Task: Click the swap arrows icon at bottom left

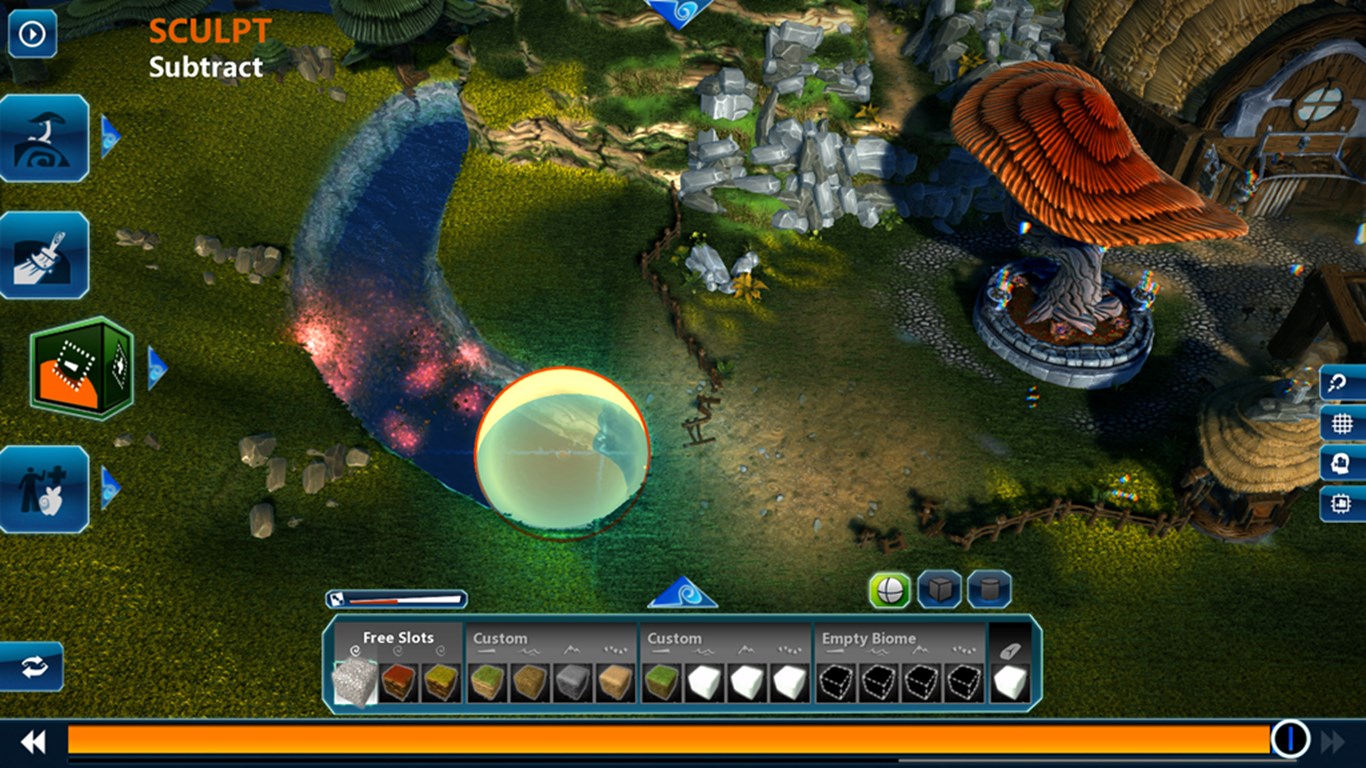Action: click(x=35, y=668)
